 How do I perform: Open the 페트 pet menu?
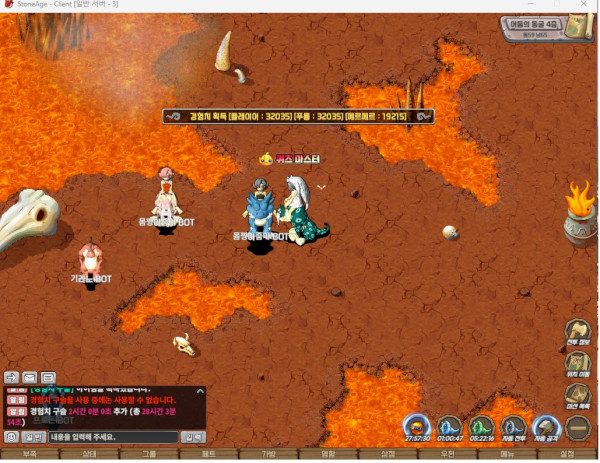[x=209, y=454]
